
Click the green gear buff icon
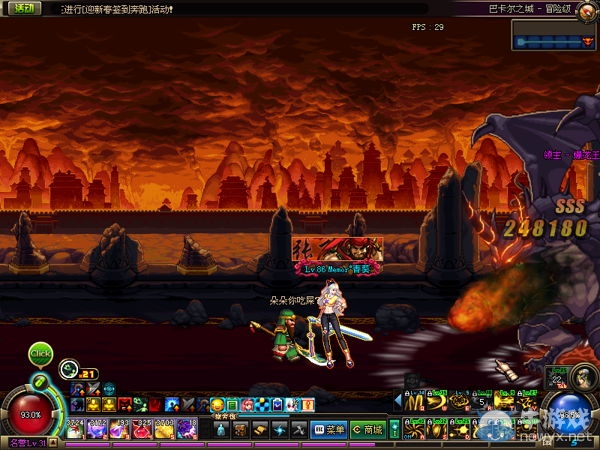(x=66, y=367)
